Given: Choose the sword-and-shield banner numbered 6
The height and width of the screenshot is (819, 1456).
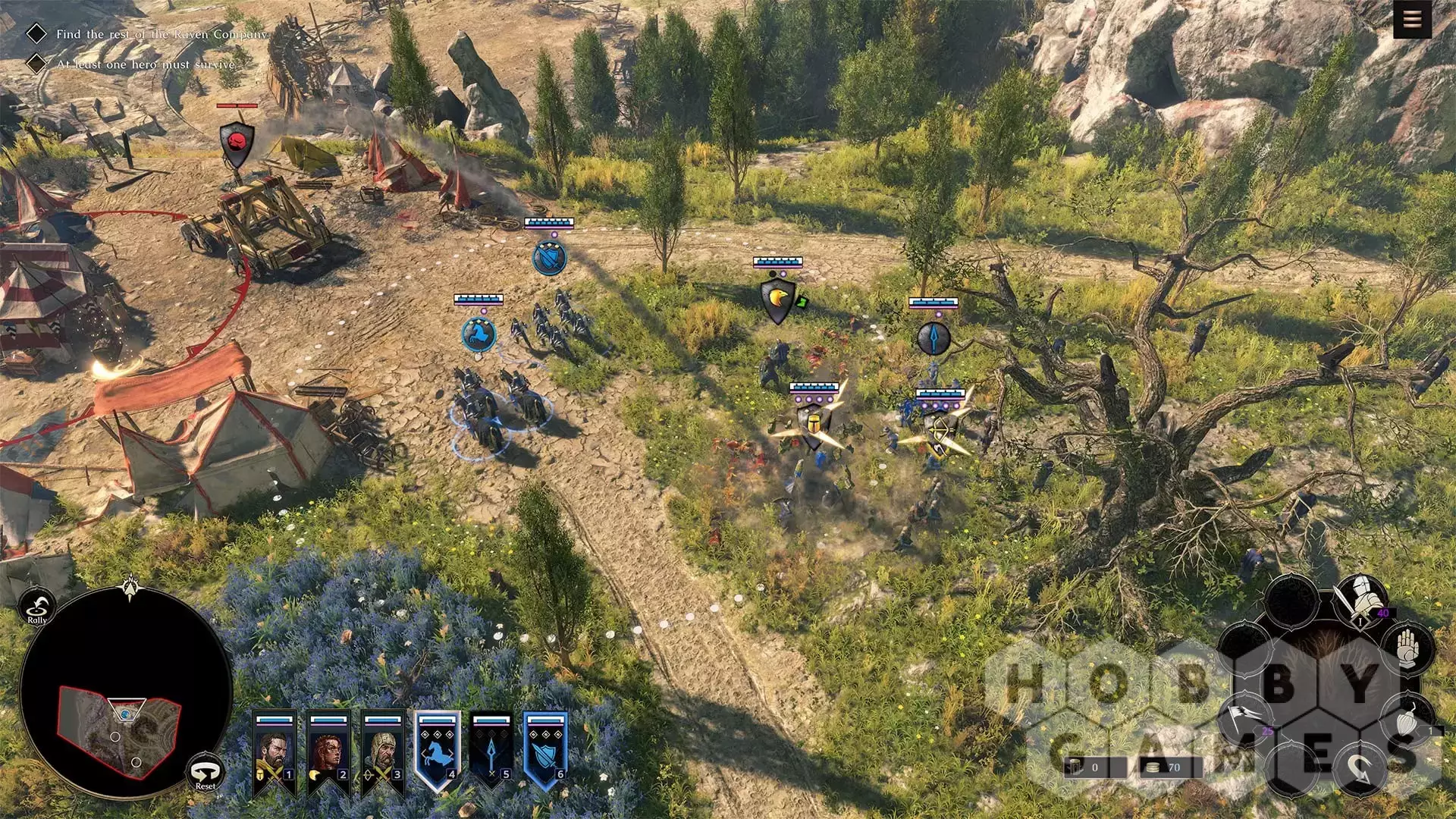Looking at the screenshot, I should [545, 752].
